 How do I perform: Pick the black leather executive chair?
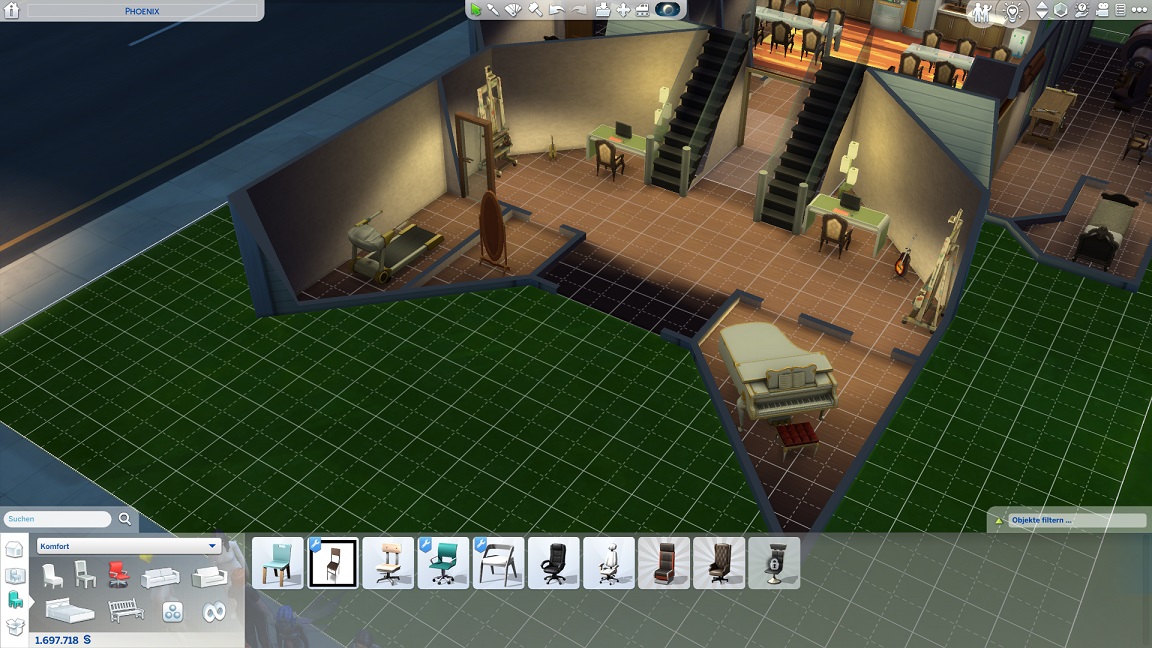[x=553, y=563]
